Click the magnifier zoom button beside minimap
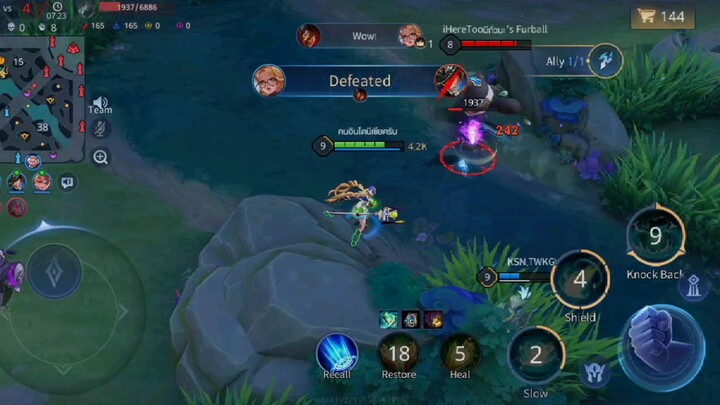The width and height of the screenshot is (720, 405). (x=101, y=157)
